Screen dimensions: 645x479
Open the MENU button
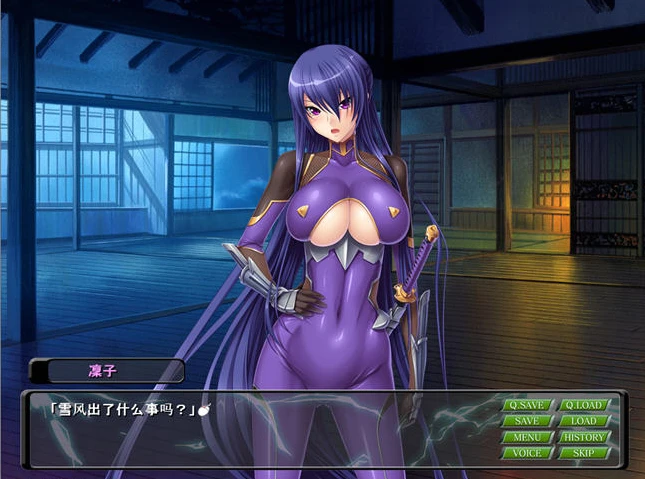pyautogui.click(x=527, y=437)
